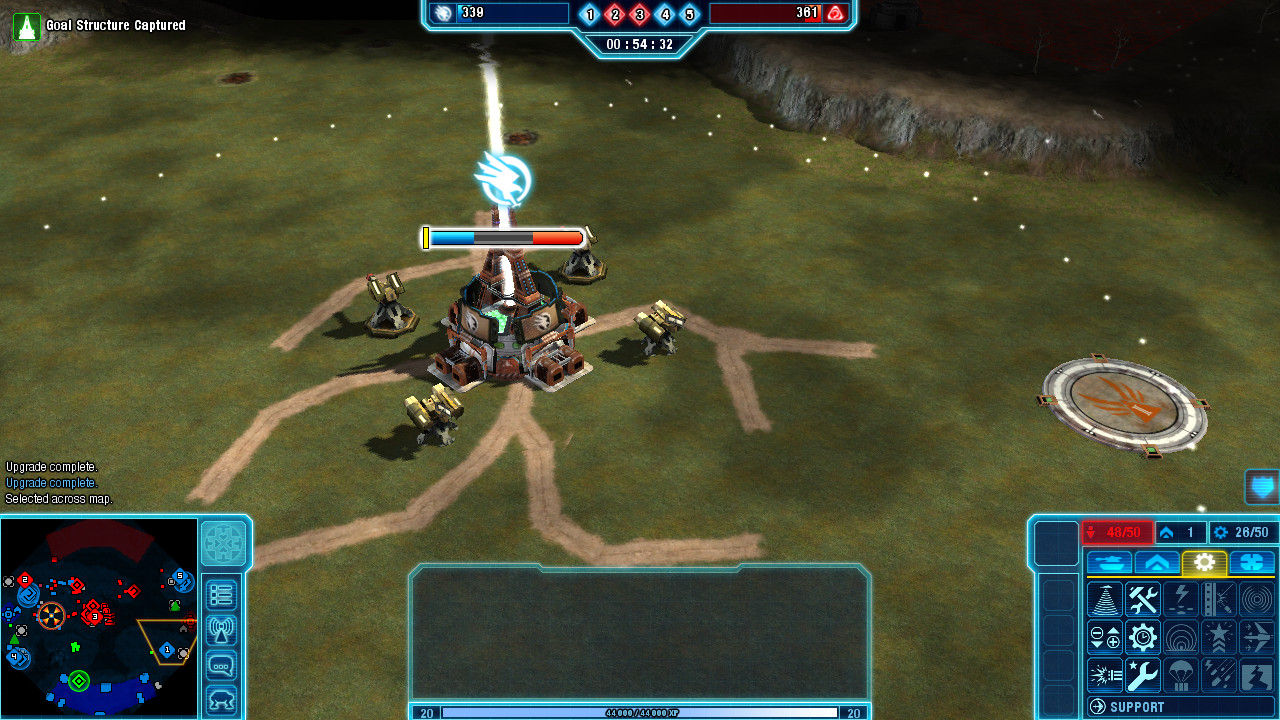Select the parachute supply drop power
The image size is (1280, 720).
click(1181, 675)
